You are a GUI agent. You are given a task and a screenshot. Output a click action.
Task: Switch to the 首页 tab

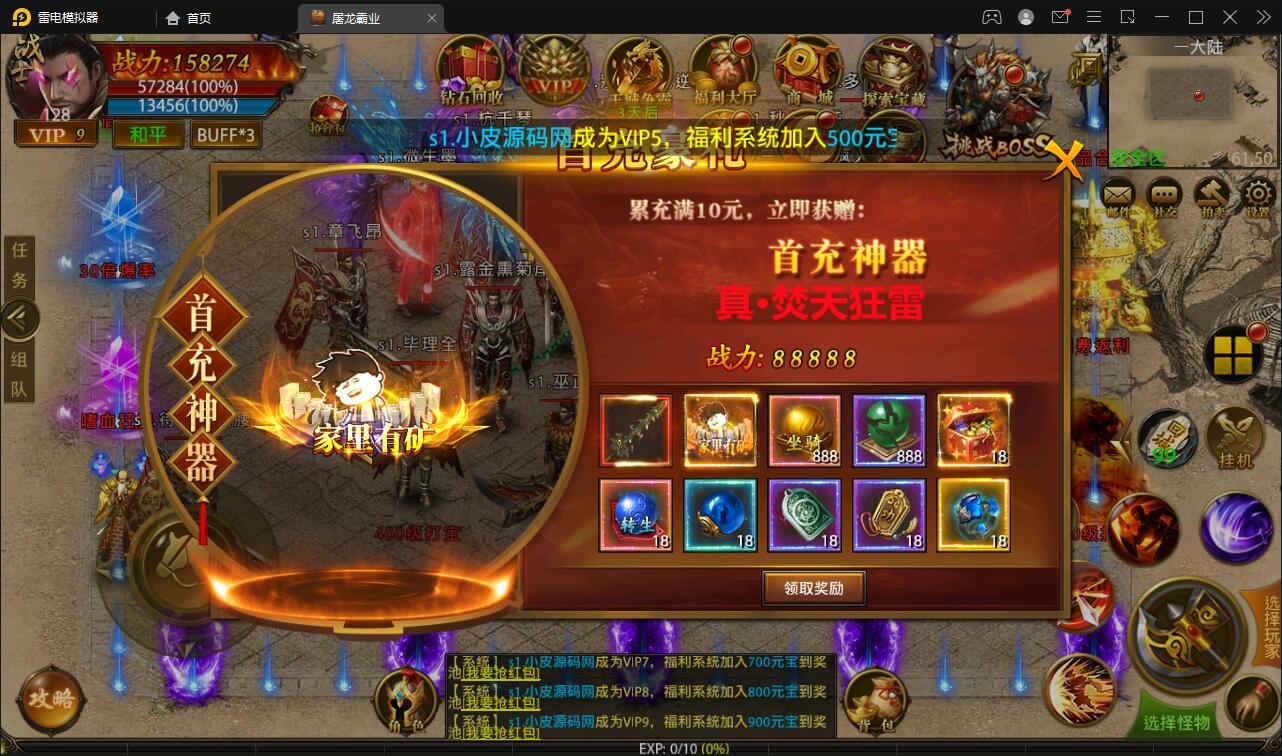pyautogui.click(x=189, y=17)
